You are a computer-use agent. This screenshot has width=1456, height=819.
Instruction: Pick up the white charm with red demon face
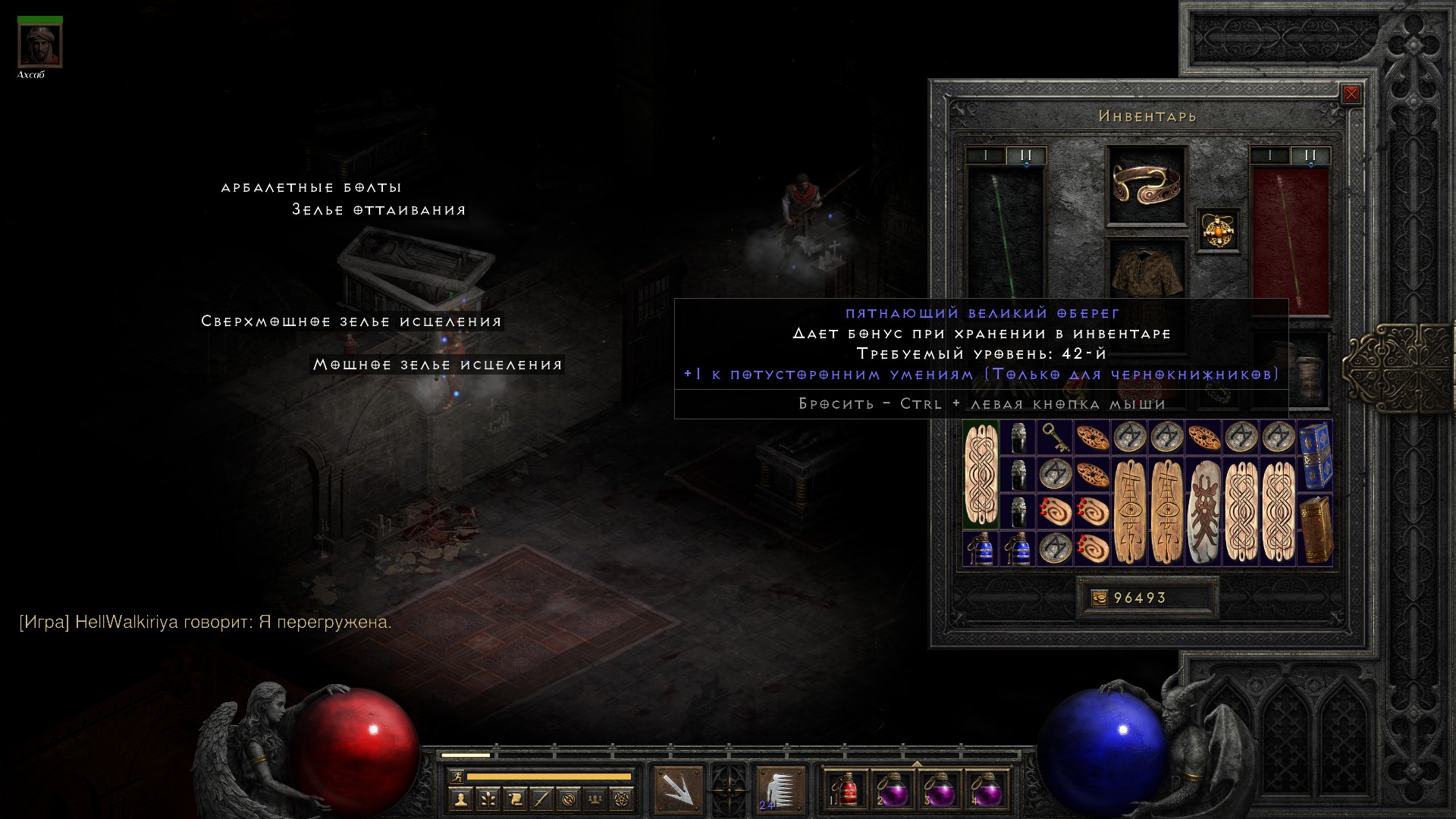(x=1204, y=511)
